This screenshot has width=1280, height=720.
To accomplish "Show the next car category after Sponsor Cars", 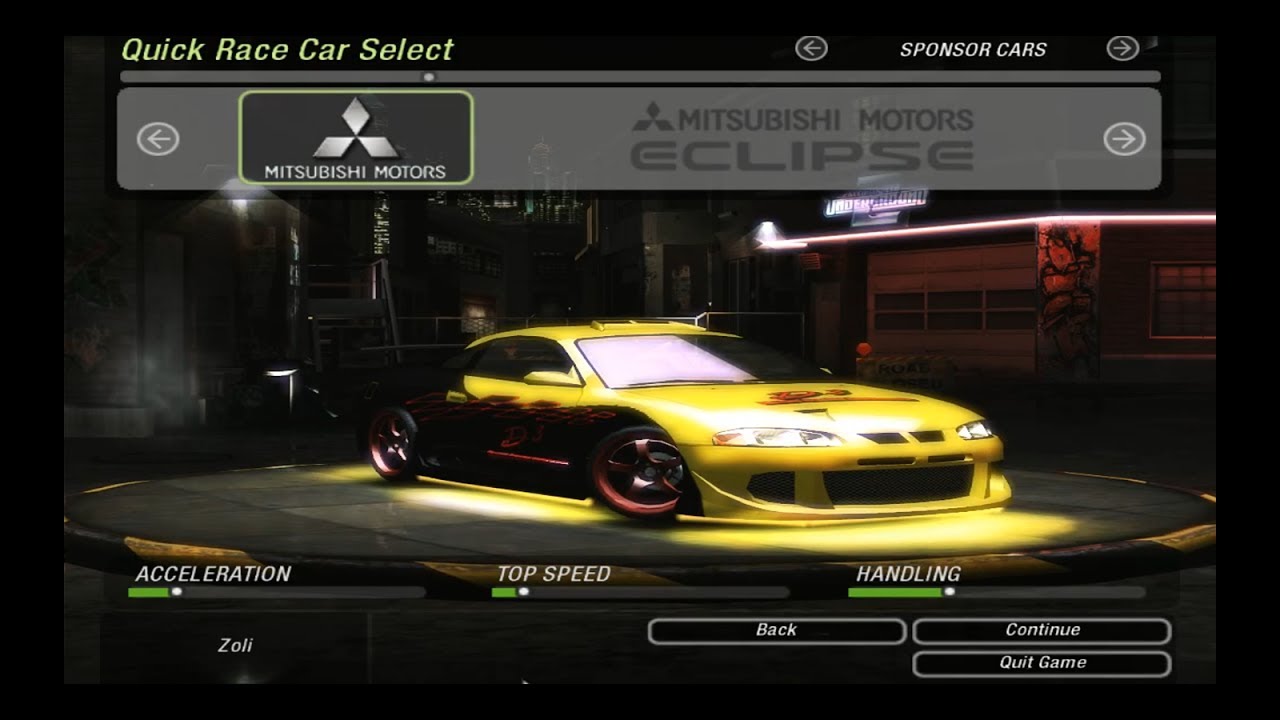I will click(1123, 48).
